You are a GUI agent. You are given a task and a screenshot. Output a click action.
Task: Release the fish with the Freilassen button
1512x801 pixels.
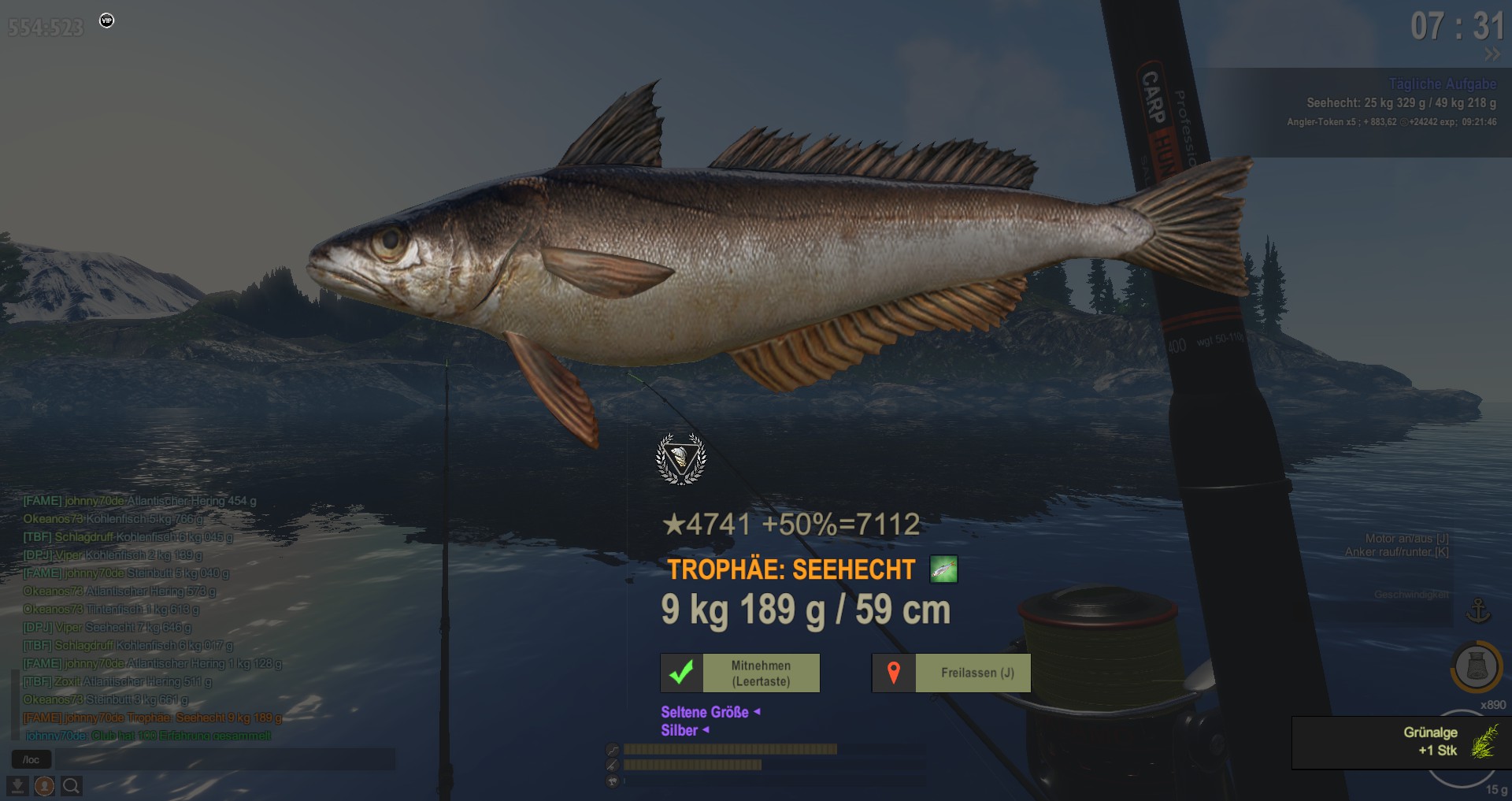coord(951,673)
